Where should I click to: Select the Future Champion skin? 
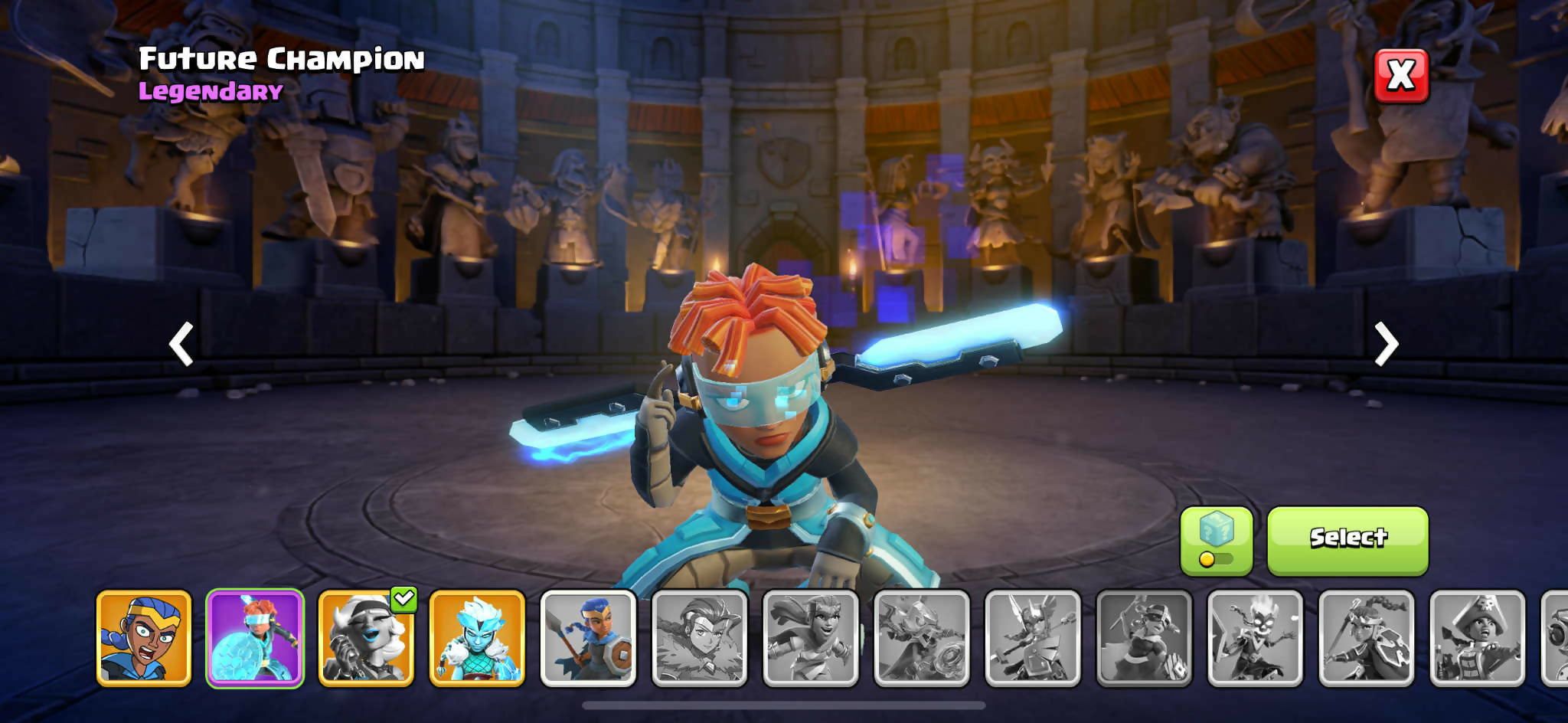click(1347, 541)
